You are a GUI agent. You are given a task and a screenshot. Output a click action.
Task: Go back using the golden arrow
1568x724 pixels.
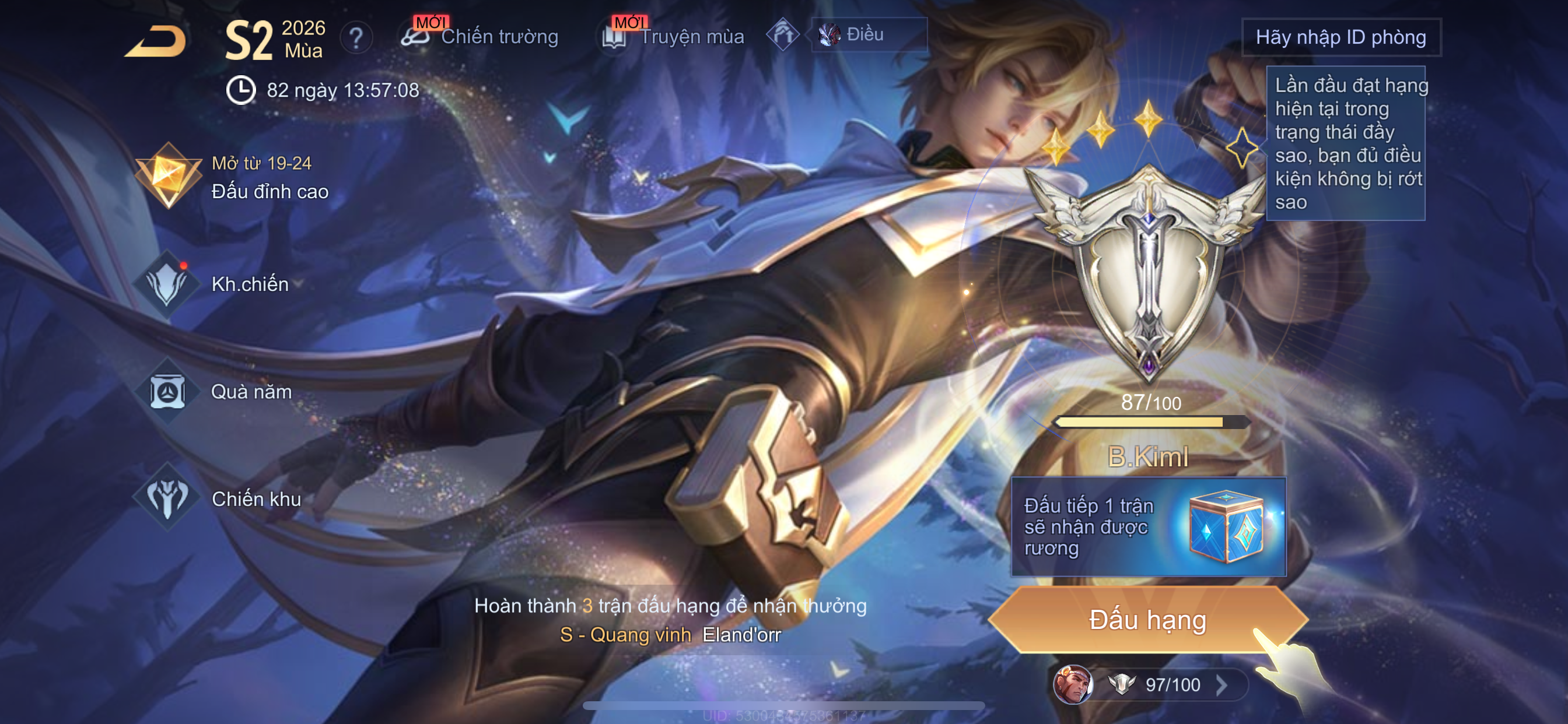(156, 41)
